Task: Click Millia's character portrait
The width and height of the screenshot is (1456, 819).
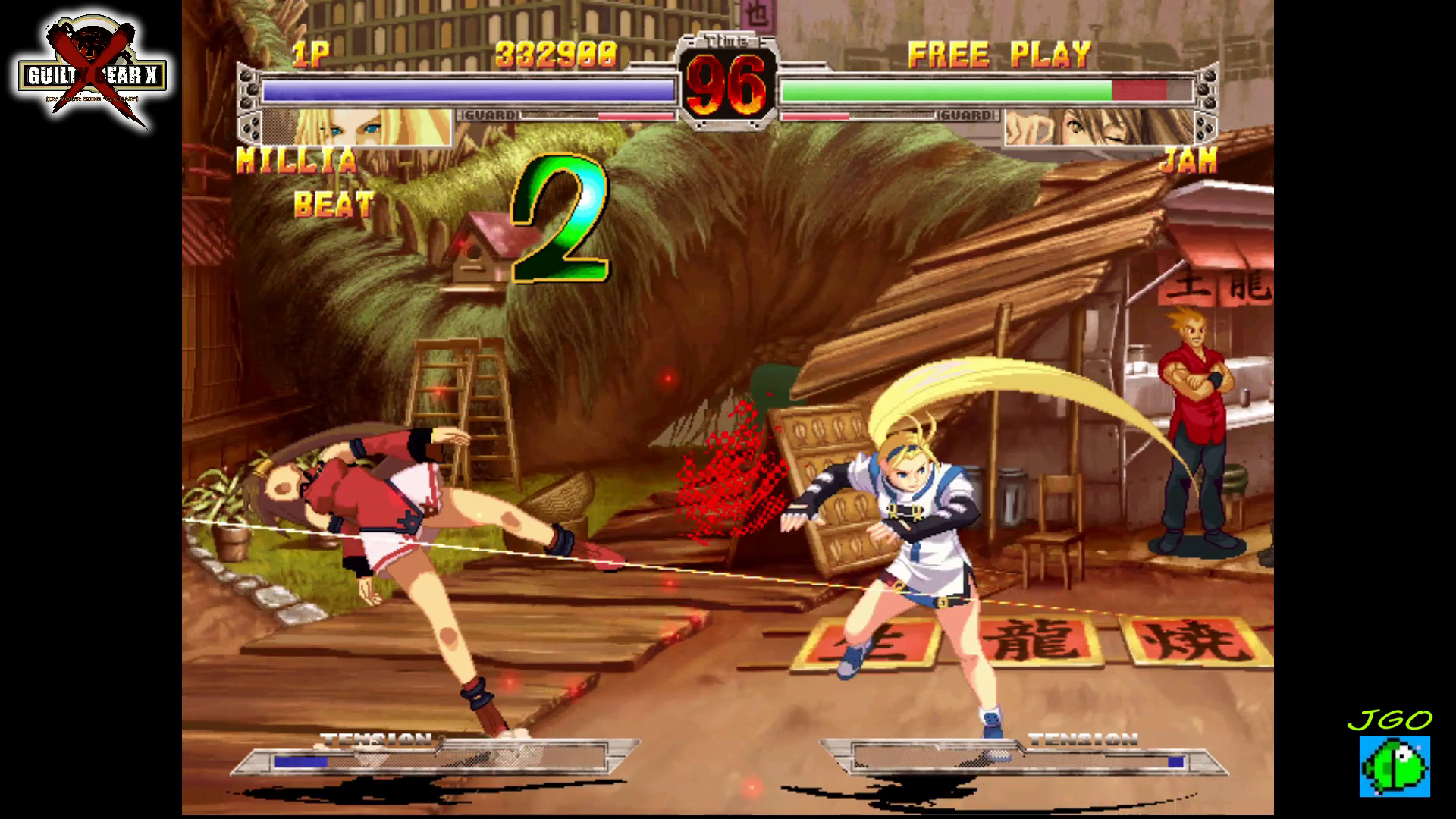Action: [x=356, y=127]
